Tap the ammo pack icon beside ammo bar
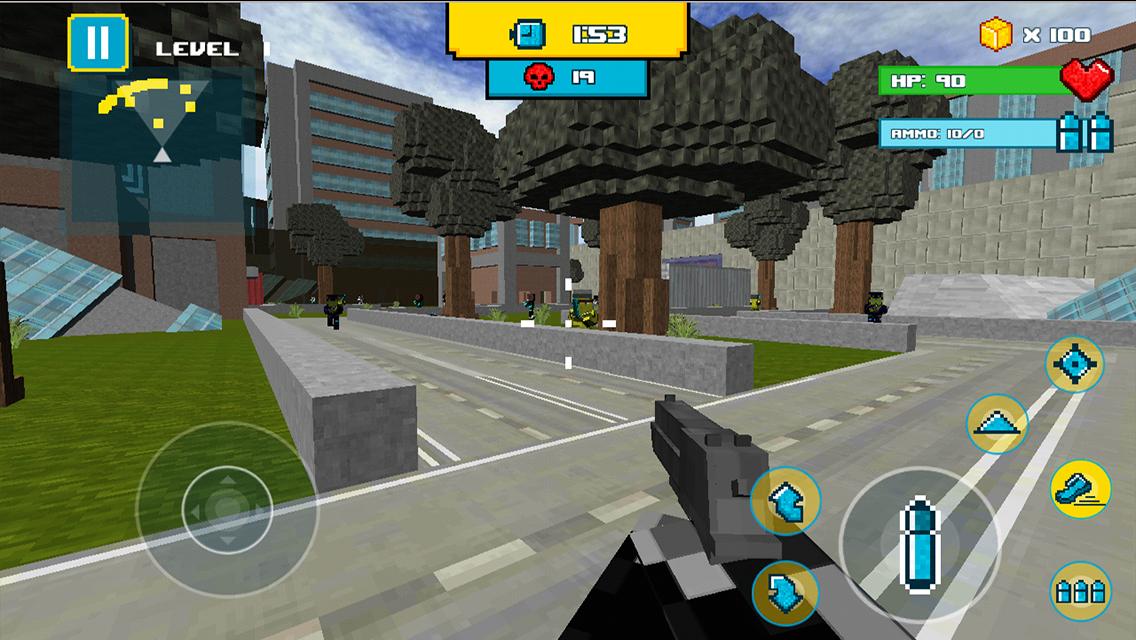1136x640 pixels. [1087, 132]
